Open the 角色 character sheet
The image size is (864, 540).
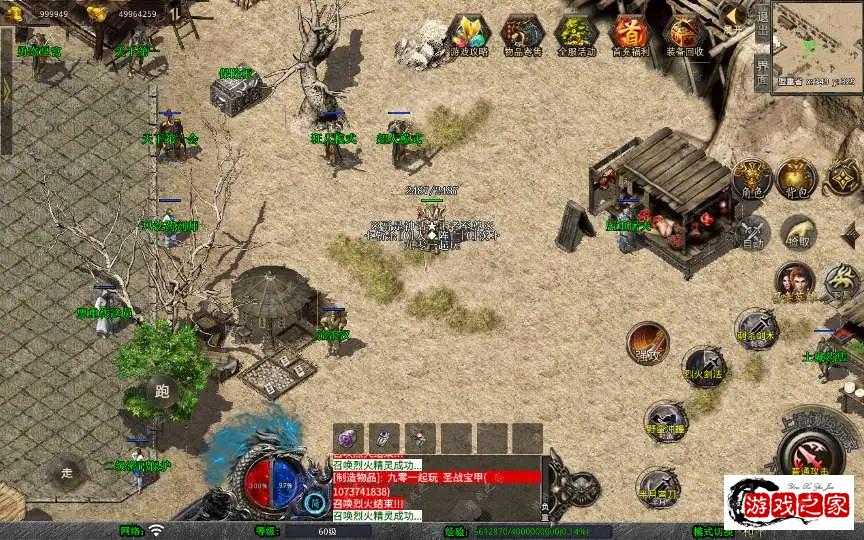click(x=752, y=179)
